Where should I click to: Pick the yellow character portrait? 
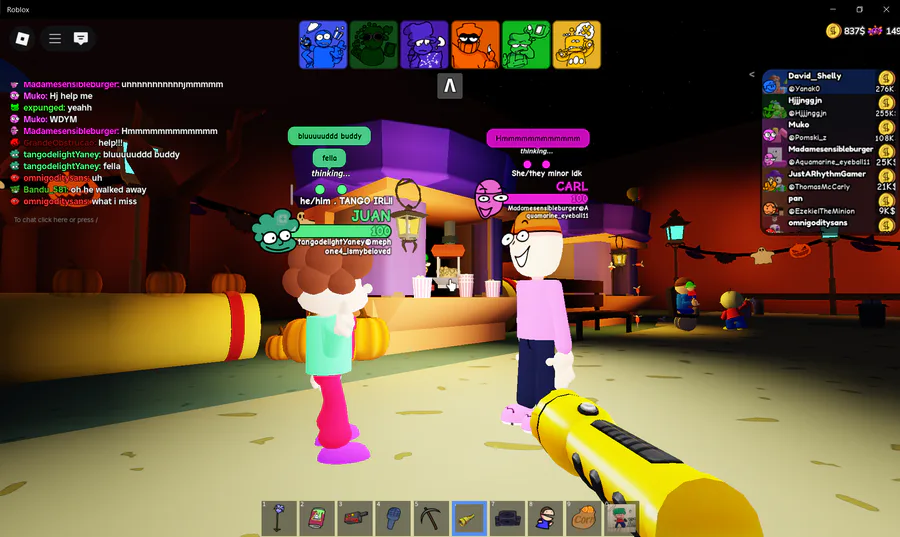pos(576,45)
